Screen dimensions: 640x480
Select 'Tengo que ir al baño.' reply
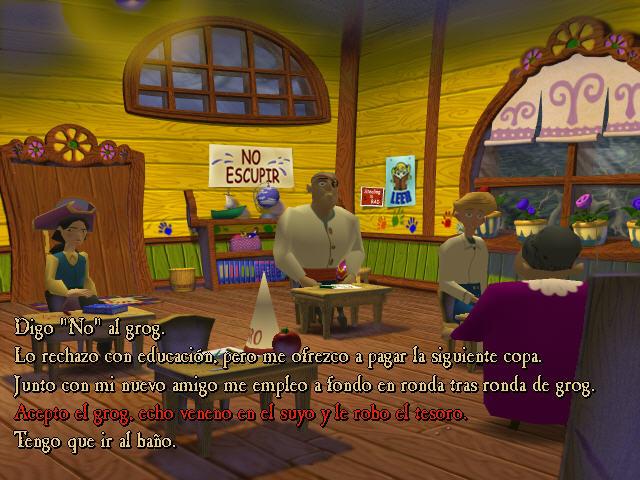[95, 440]
